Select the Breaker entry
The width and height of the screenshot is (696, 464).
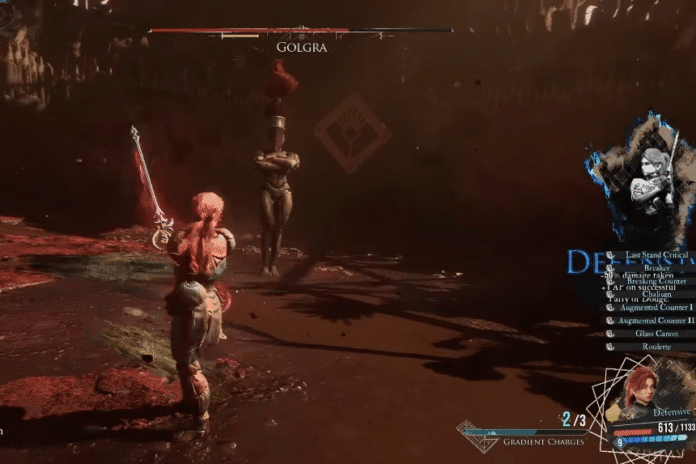point(656,268)
